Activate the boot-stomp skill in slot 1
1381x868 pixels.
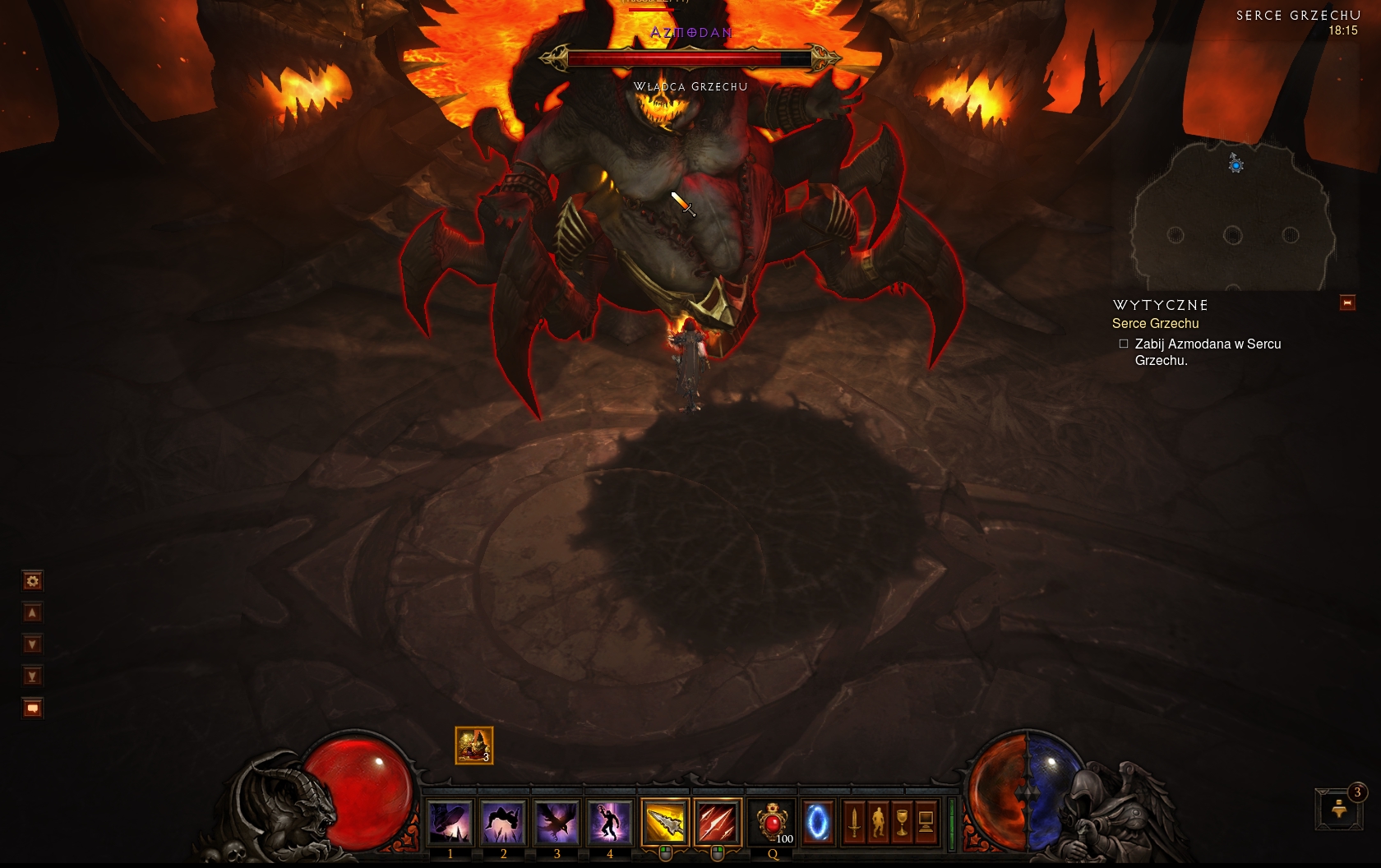pos(450,822)
